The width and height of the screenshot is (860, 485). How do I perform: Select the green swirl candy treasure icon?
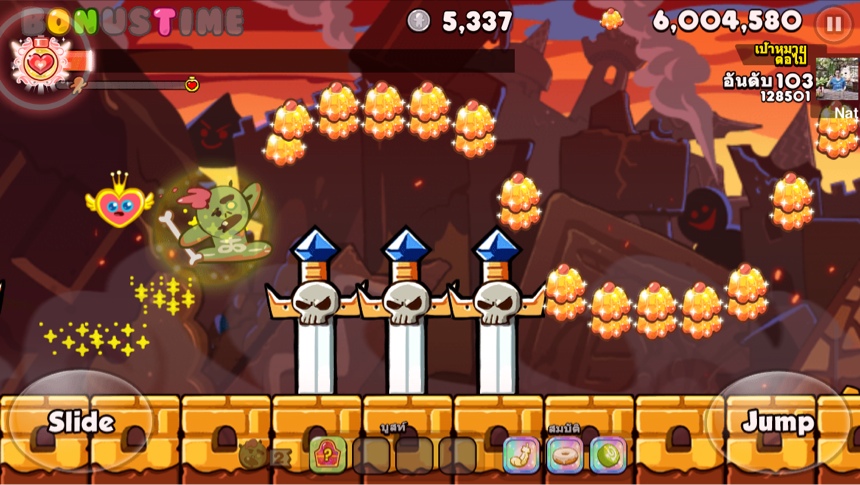click(x=607, y=455)
